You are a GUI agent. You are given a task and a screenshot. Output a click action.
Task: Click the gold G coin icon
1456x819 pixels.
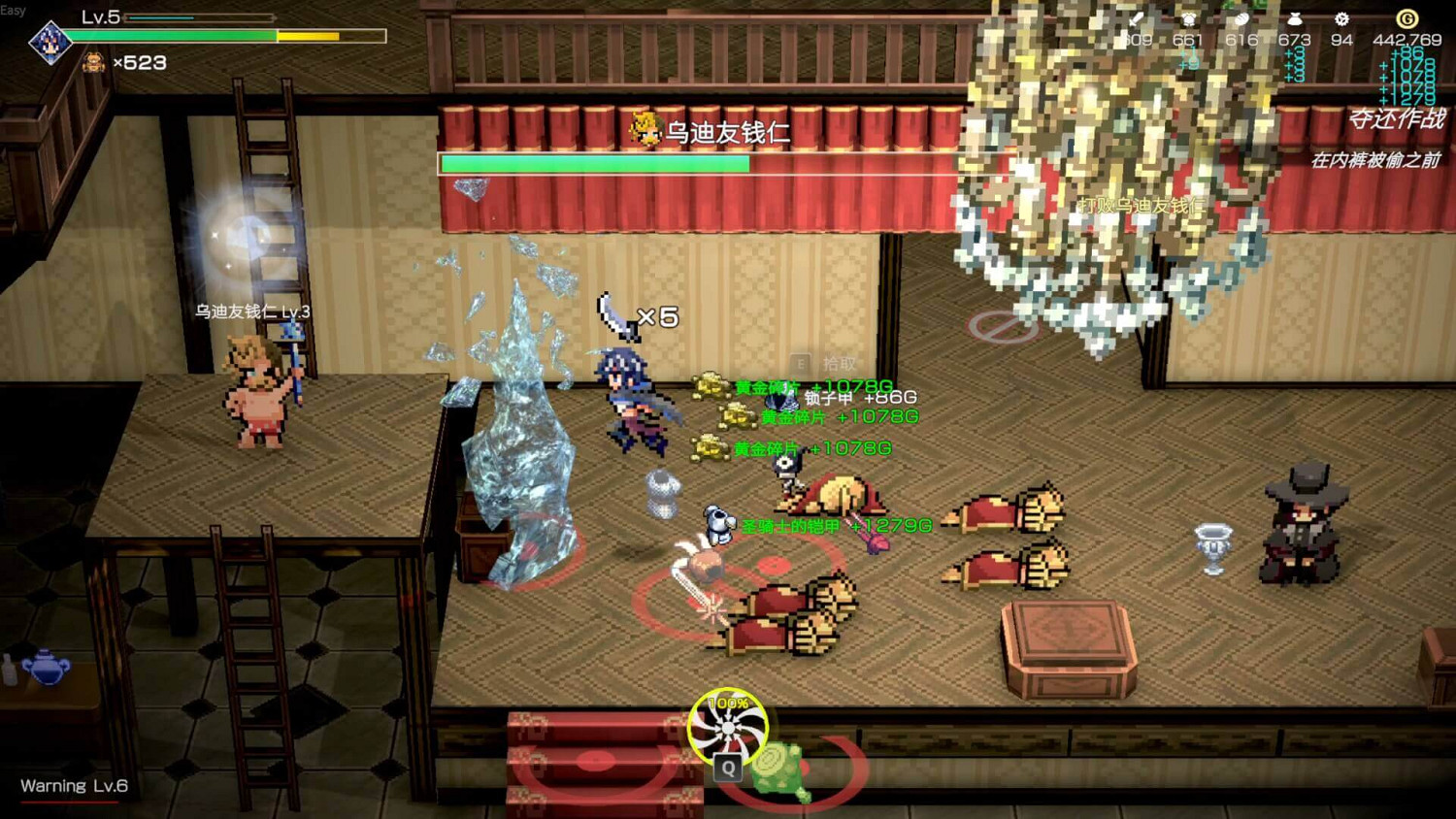click(1406, 18)
